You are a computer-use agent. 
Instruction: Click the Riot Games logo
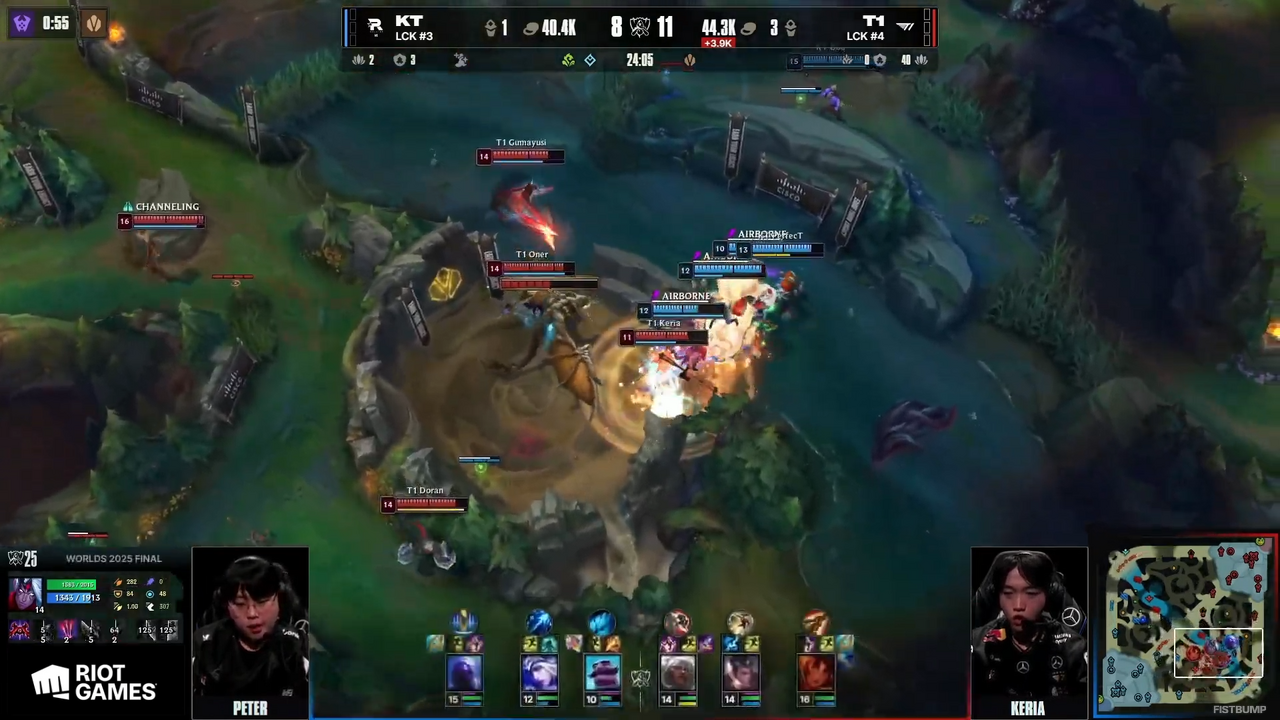coord(93,682)
